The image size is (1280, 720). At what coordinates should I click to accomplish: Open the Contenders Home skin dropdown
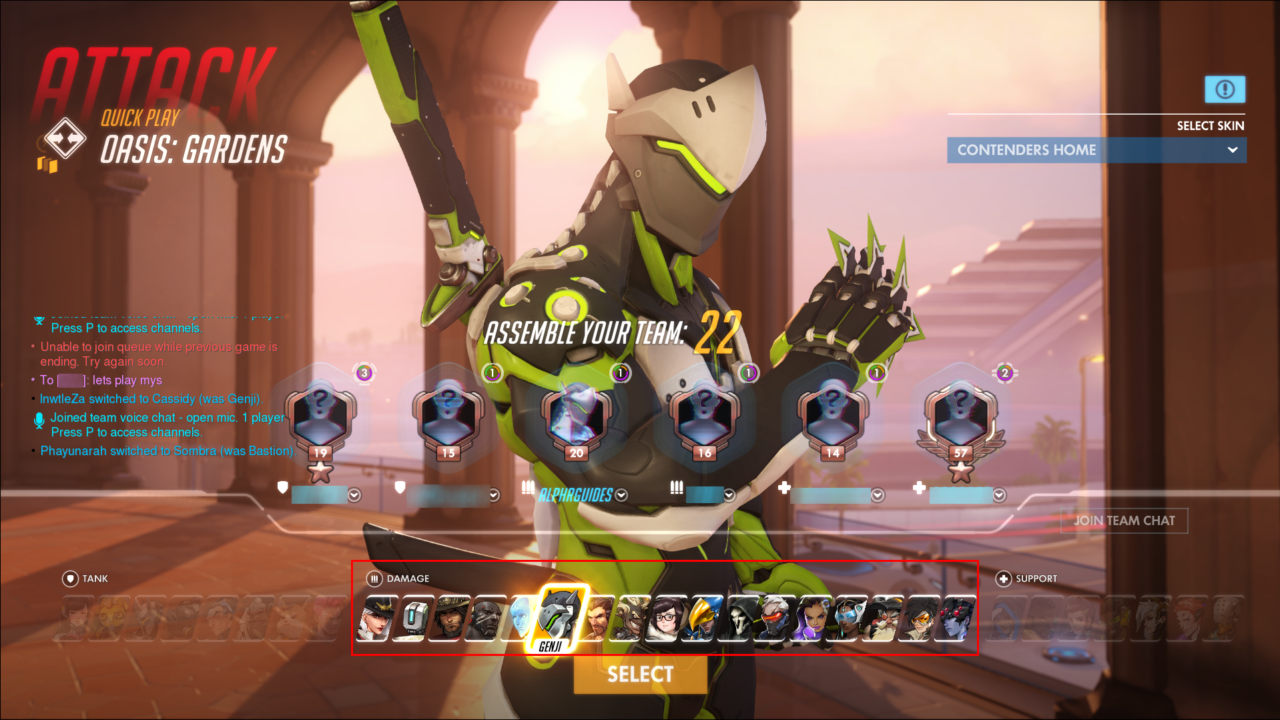1096,149
